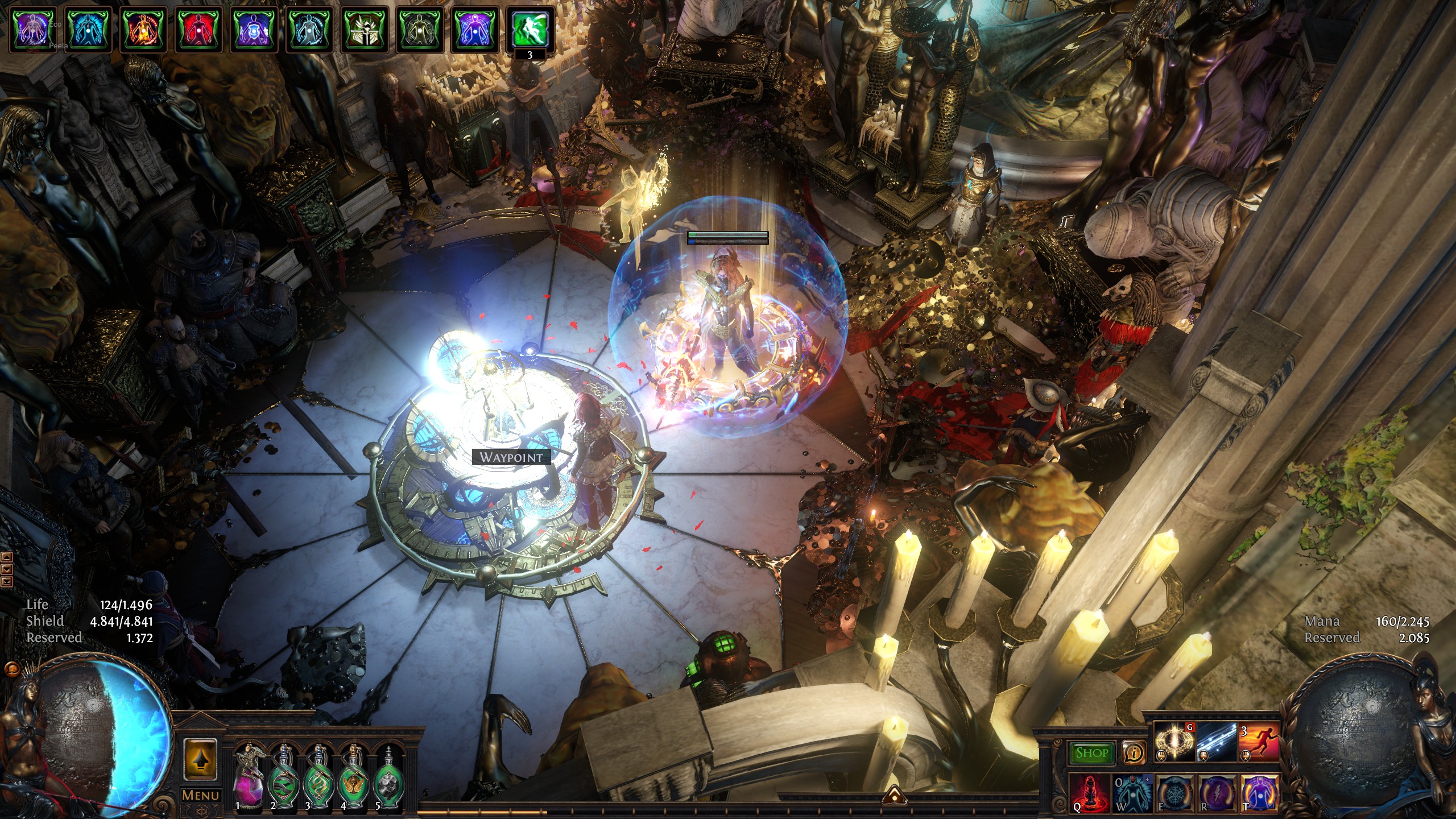Select the golden ring skill icon
The image size is (1456, 819).
tap(1174, 742)
